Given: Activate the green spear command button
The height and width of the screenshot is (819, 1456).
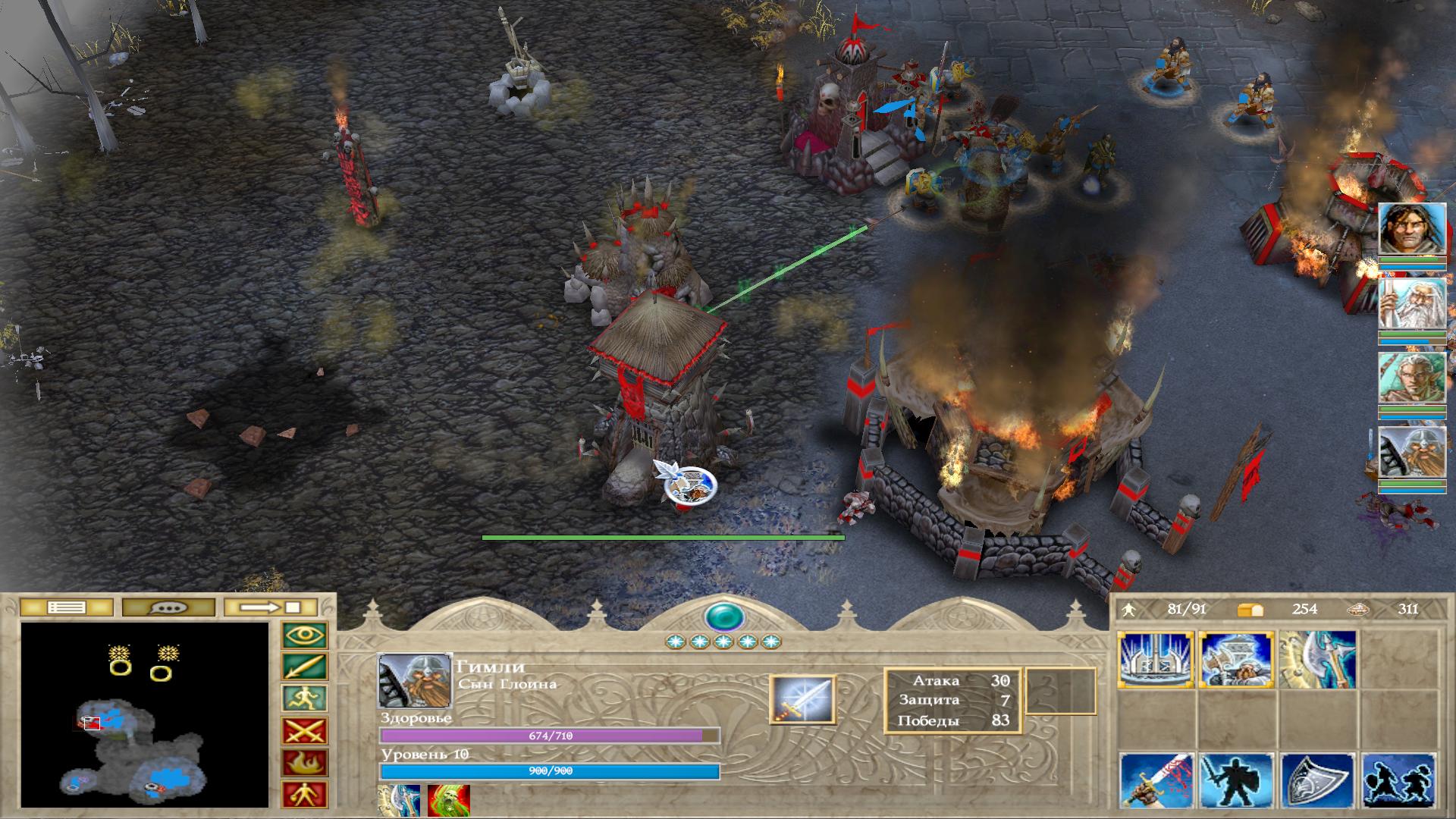Looking at the screenshot, I should click(x=305, y=667).
